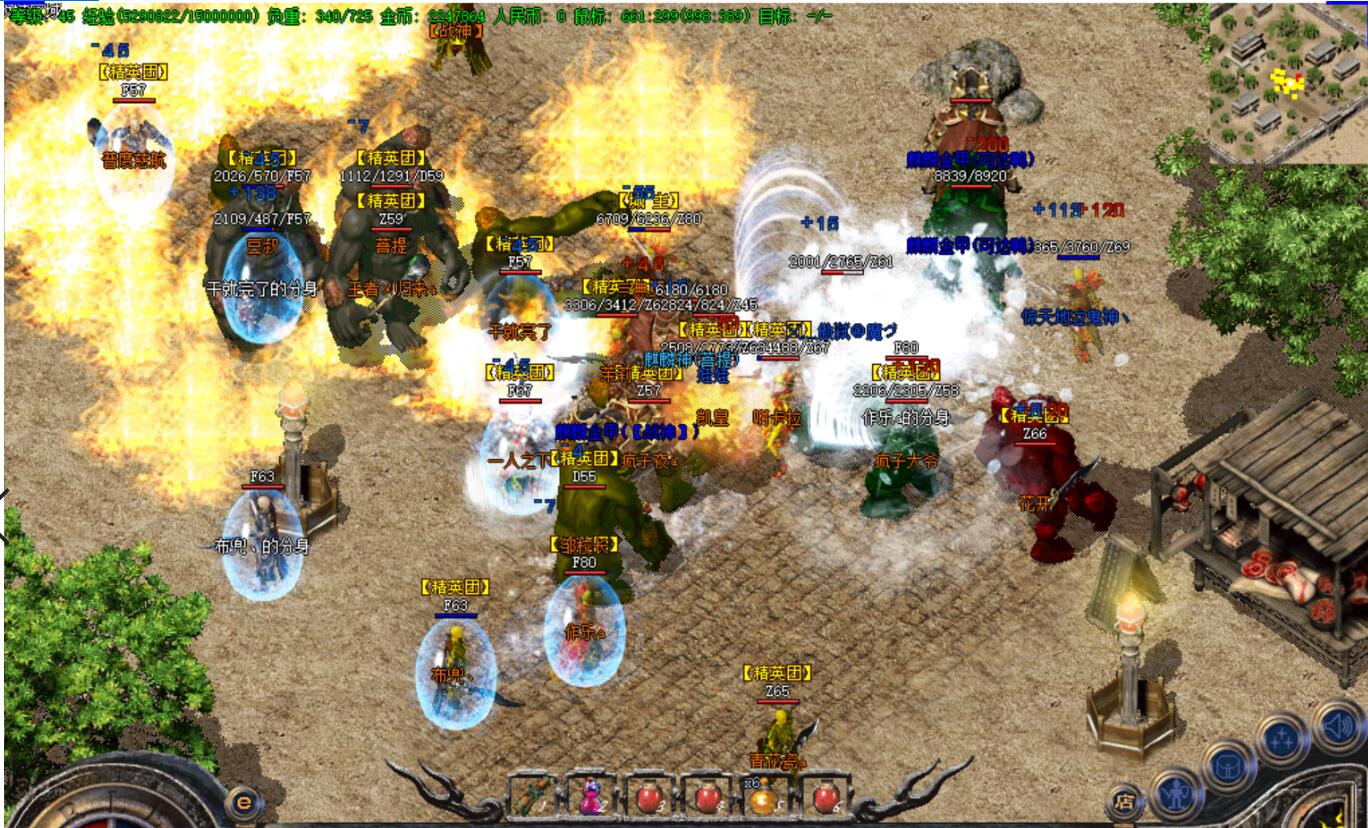Use the red potion numbered 6
This screenshot has height=828, width=1368.
coord(824,797)
